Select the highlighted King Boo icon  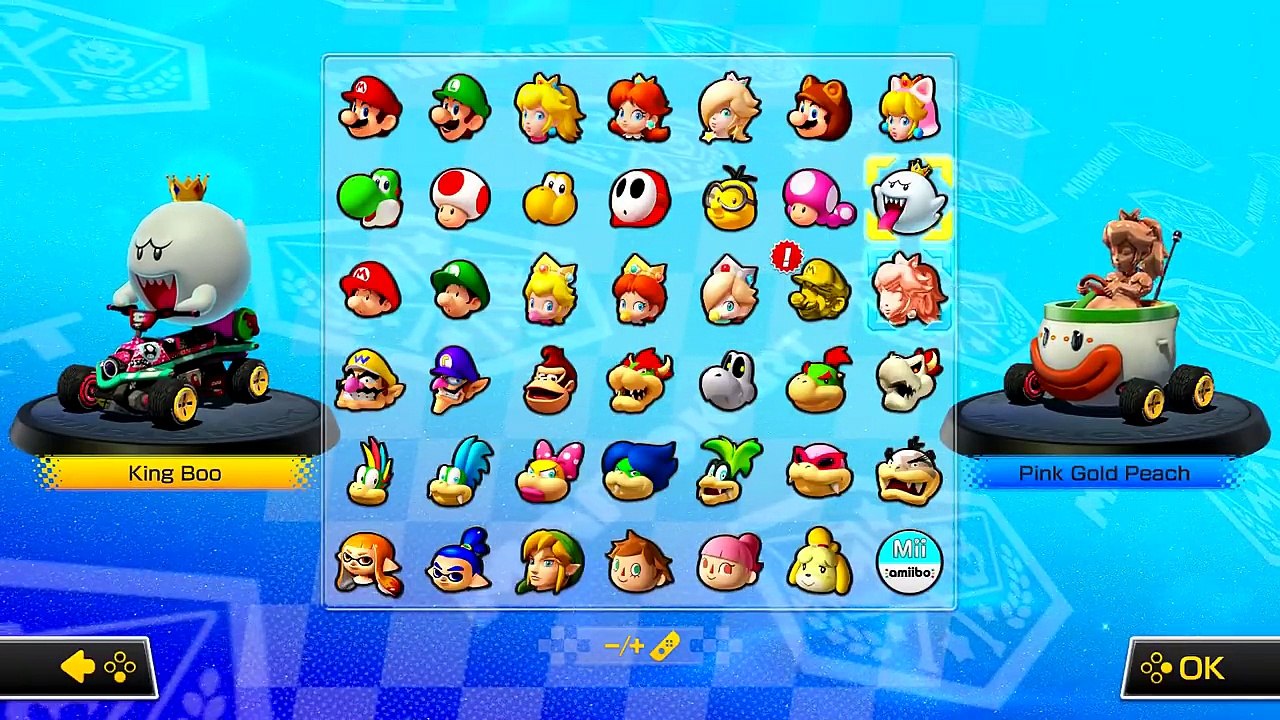[909, 198]
